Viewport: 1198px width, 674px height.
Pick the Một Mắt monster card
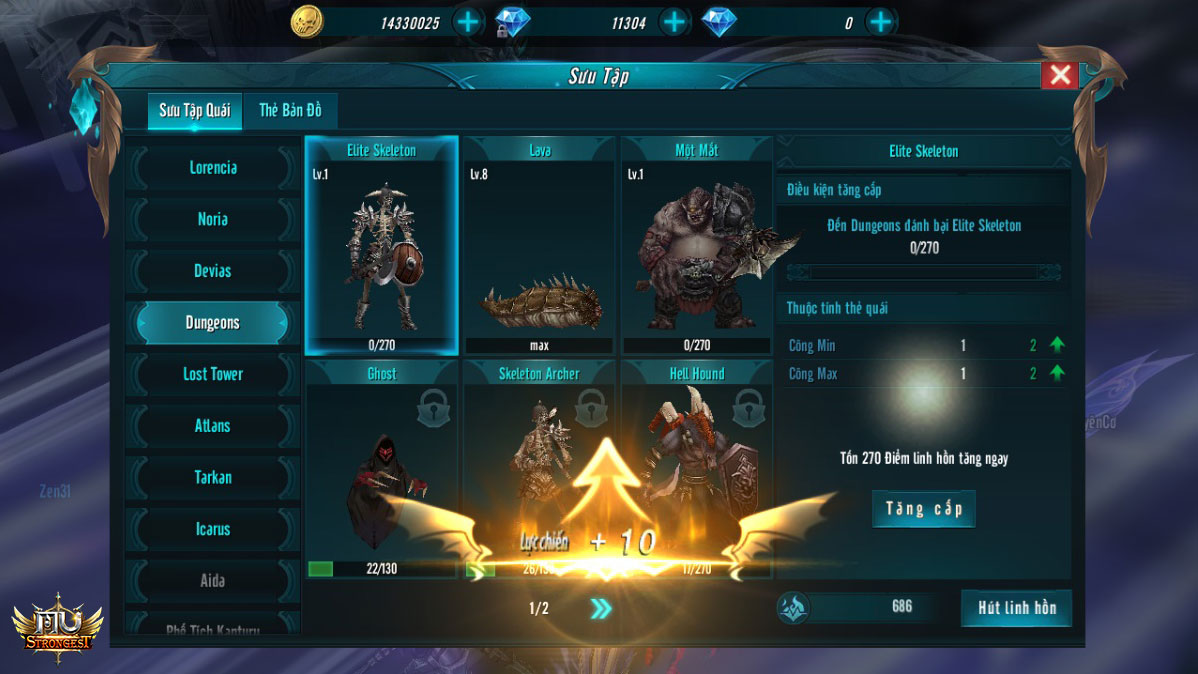coord(696,246)
